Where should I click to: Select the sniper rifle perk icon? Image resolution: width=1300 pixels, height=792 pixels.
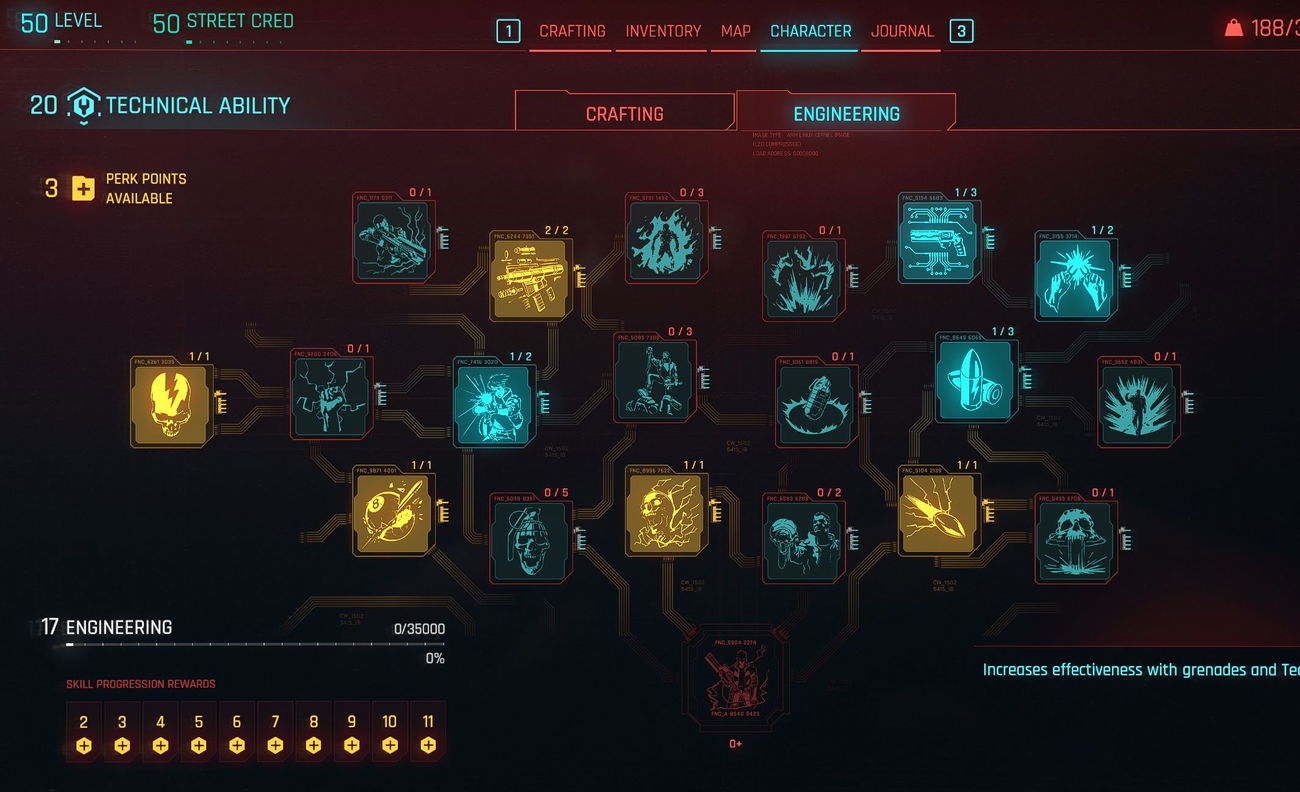394,240
